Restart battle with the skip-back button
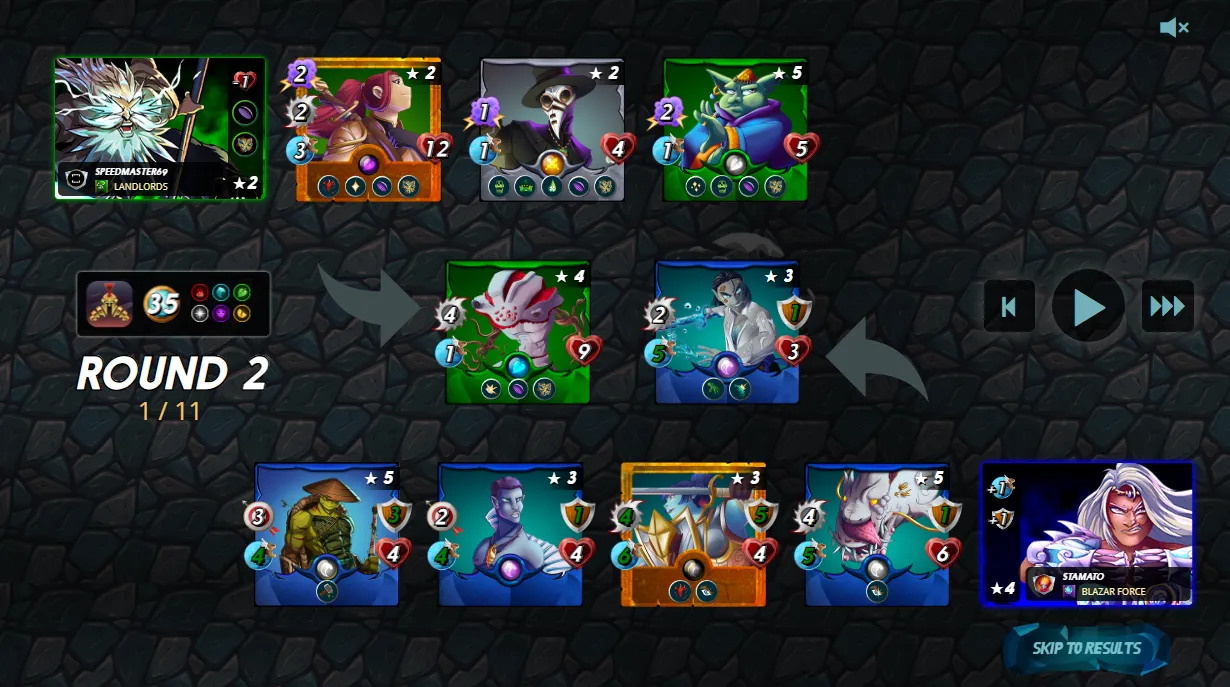Screen dimensions: 1230x687 click(1009, 306)
